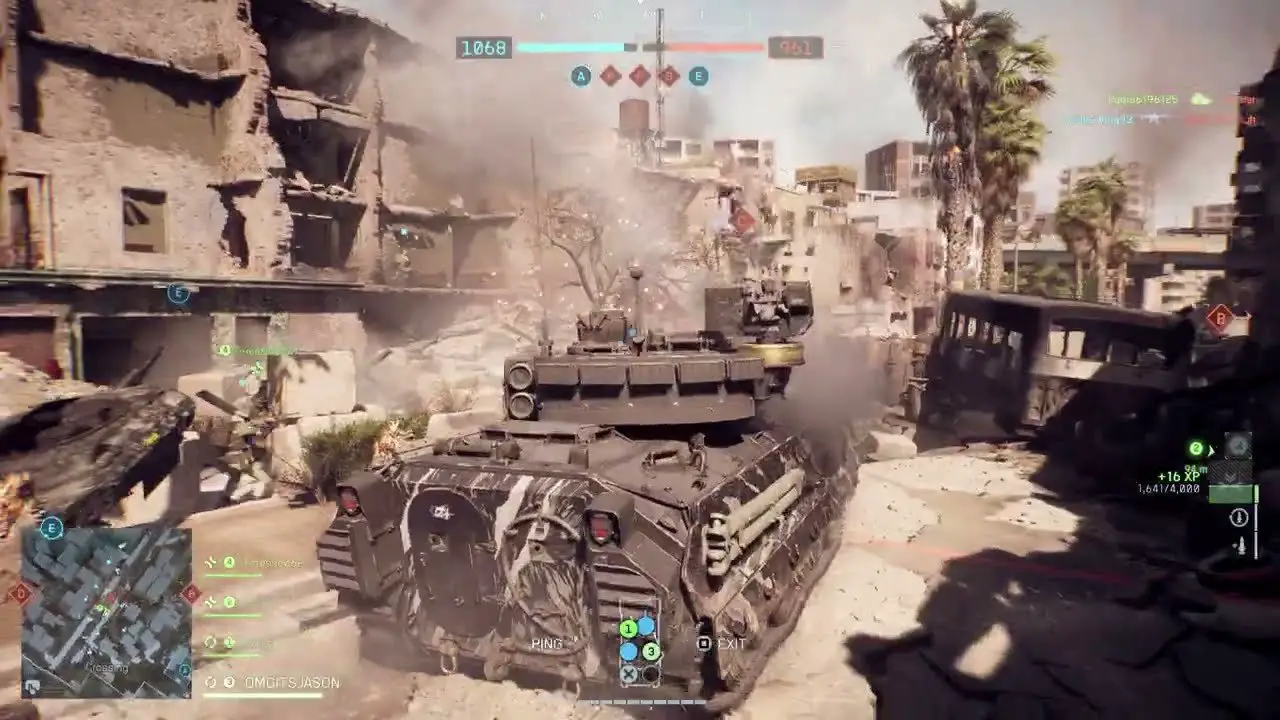
Task: Select the E objective marker over the left building
Action: click(x=179, y=293)
